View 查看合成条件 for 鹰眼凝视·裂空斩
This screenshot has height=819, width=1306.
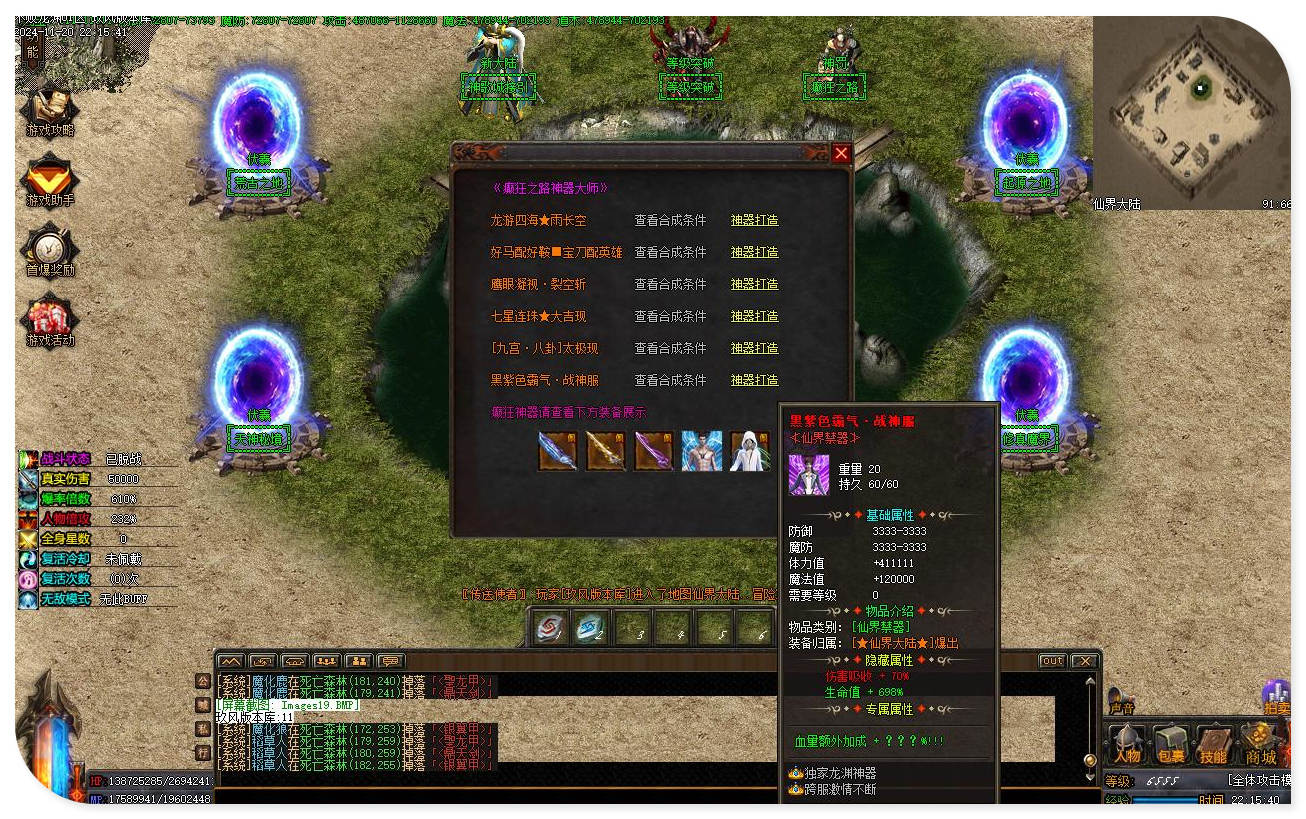670,284
